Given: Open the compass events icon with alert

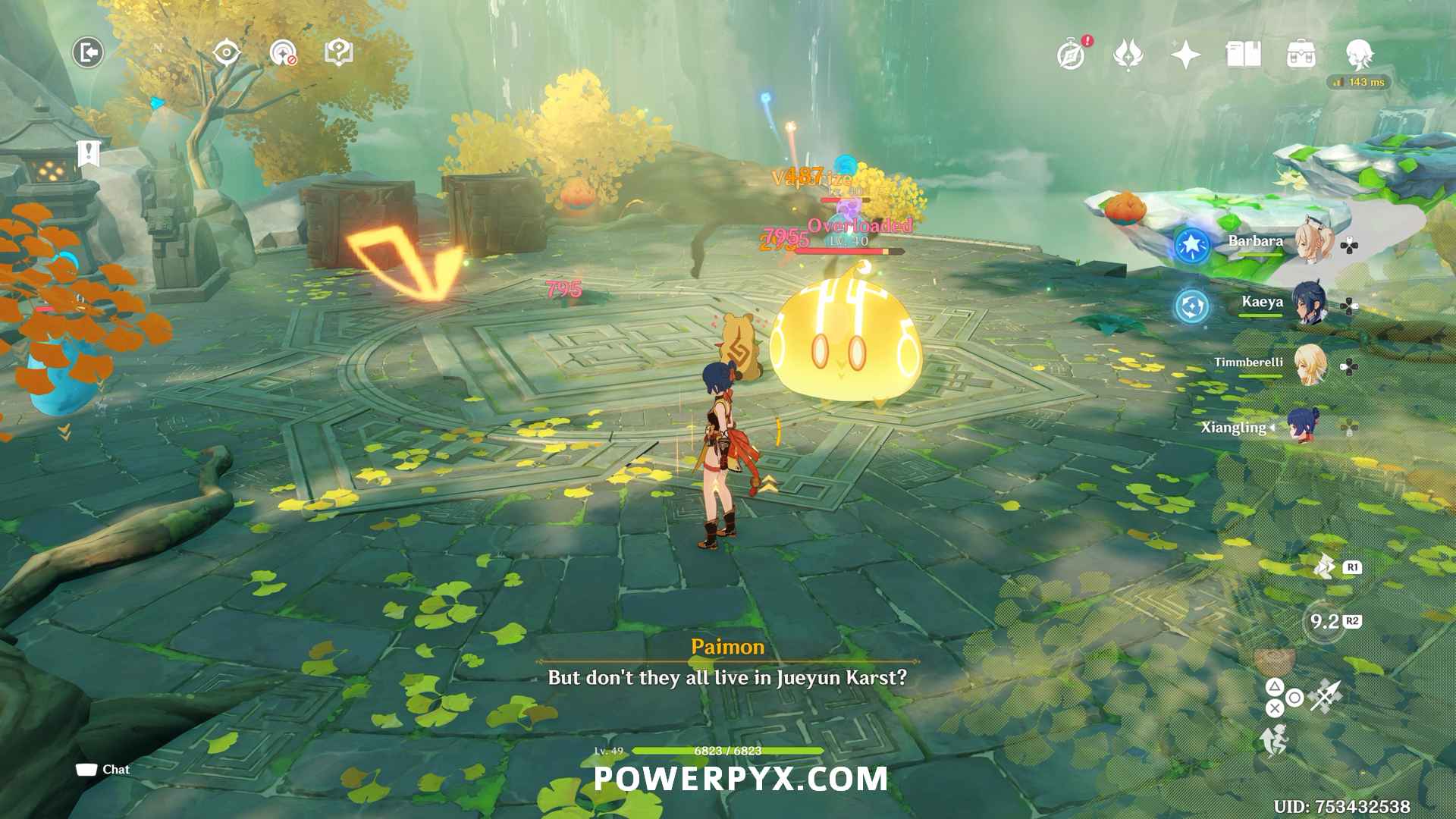Looking at the screenshot, I should (1072, 55).
